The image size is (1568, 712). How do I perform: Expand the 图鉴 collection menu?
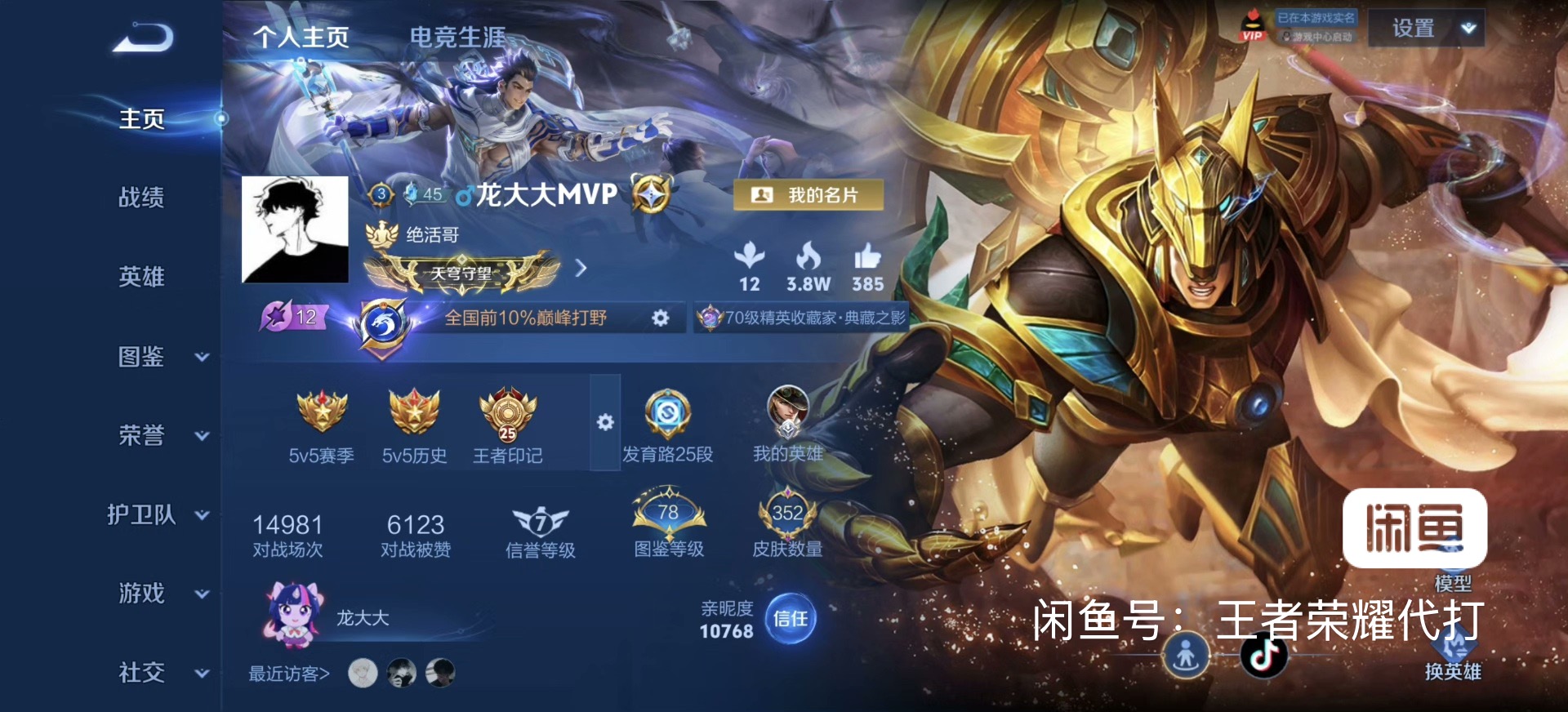pos(160,357)
